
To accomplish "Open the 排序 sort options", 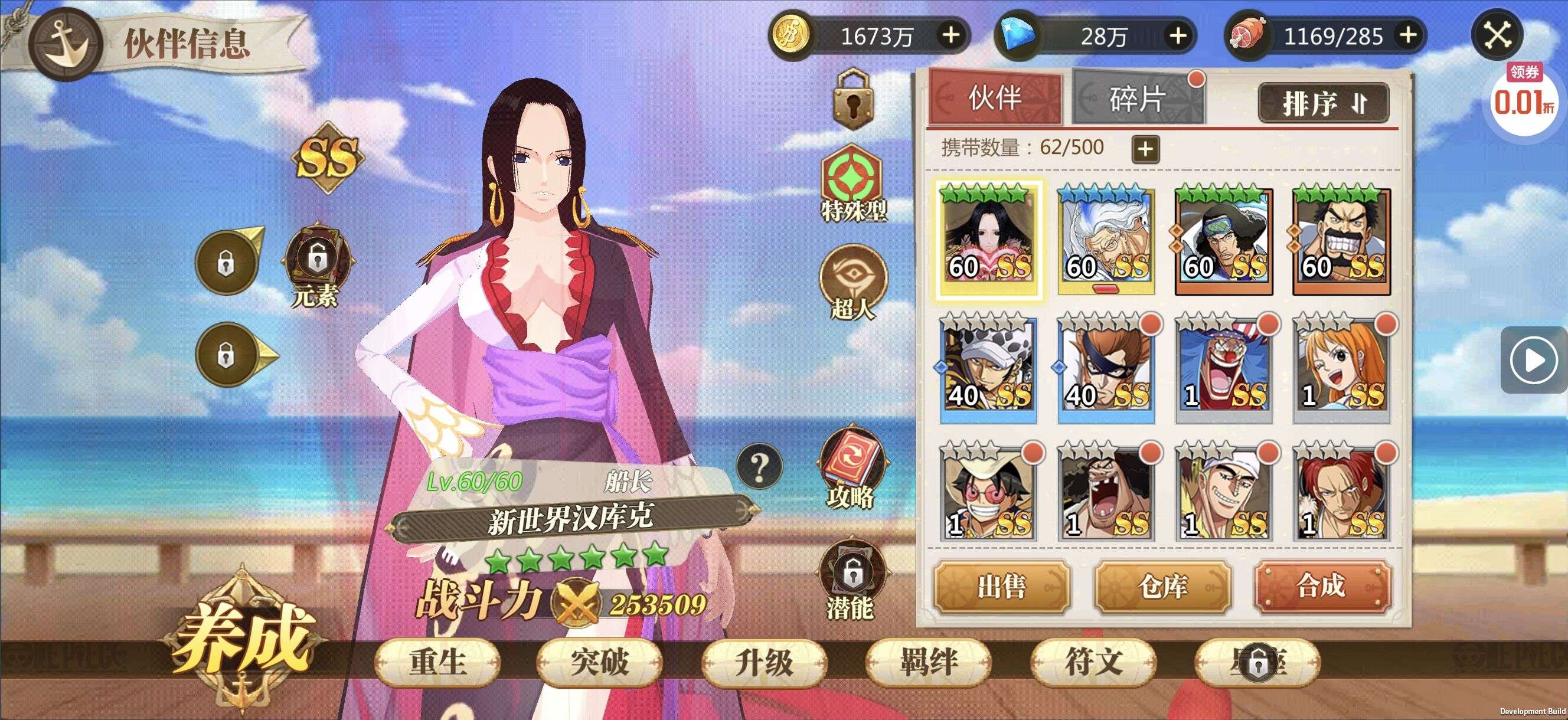I will pyautogui.click(x=1324, y=103).
